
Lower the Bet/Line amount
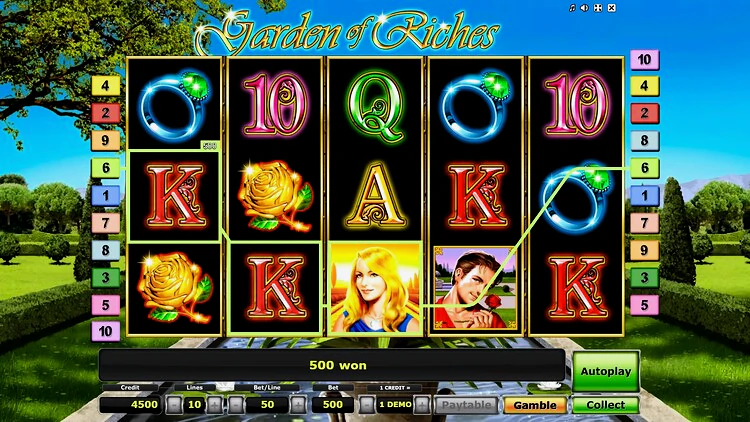pyautogui.click(x=237, y=405)
